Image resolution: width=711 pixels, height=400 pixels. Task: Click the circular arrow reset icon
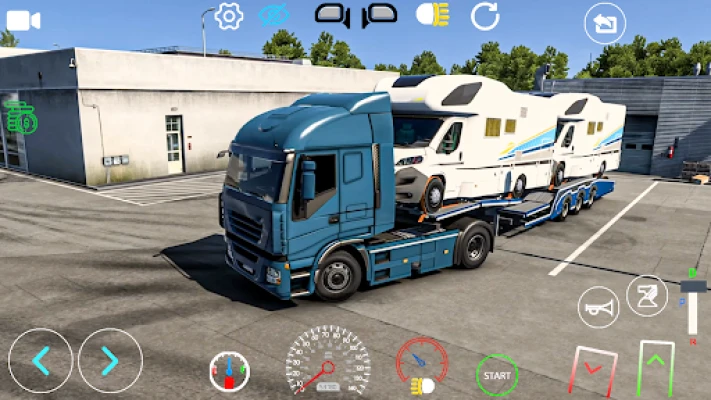pyautogui.click(x=485, y=16)
